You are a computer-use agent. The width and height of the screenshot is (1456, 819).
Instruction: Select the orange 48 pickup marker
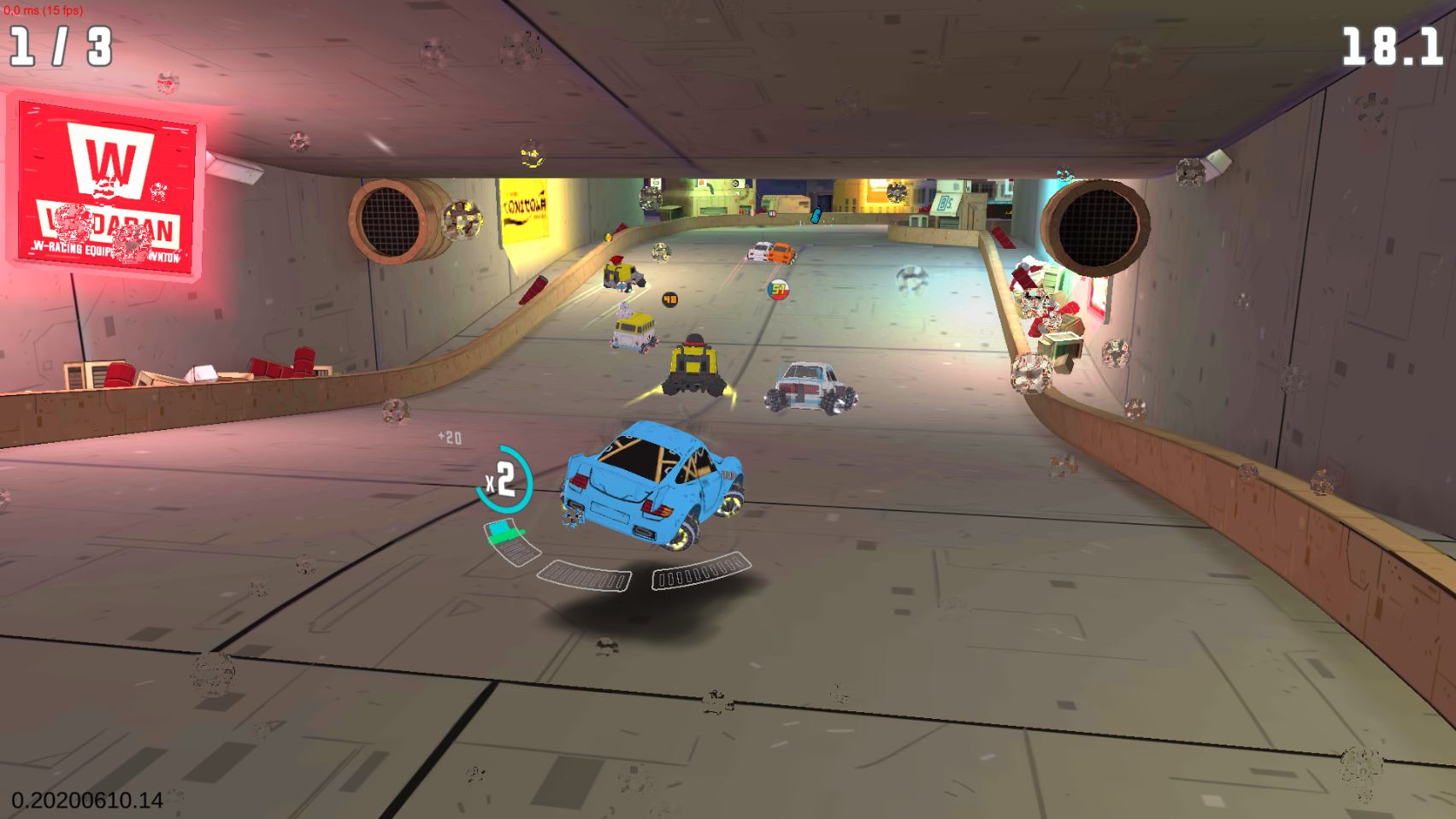point(669,299)
